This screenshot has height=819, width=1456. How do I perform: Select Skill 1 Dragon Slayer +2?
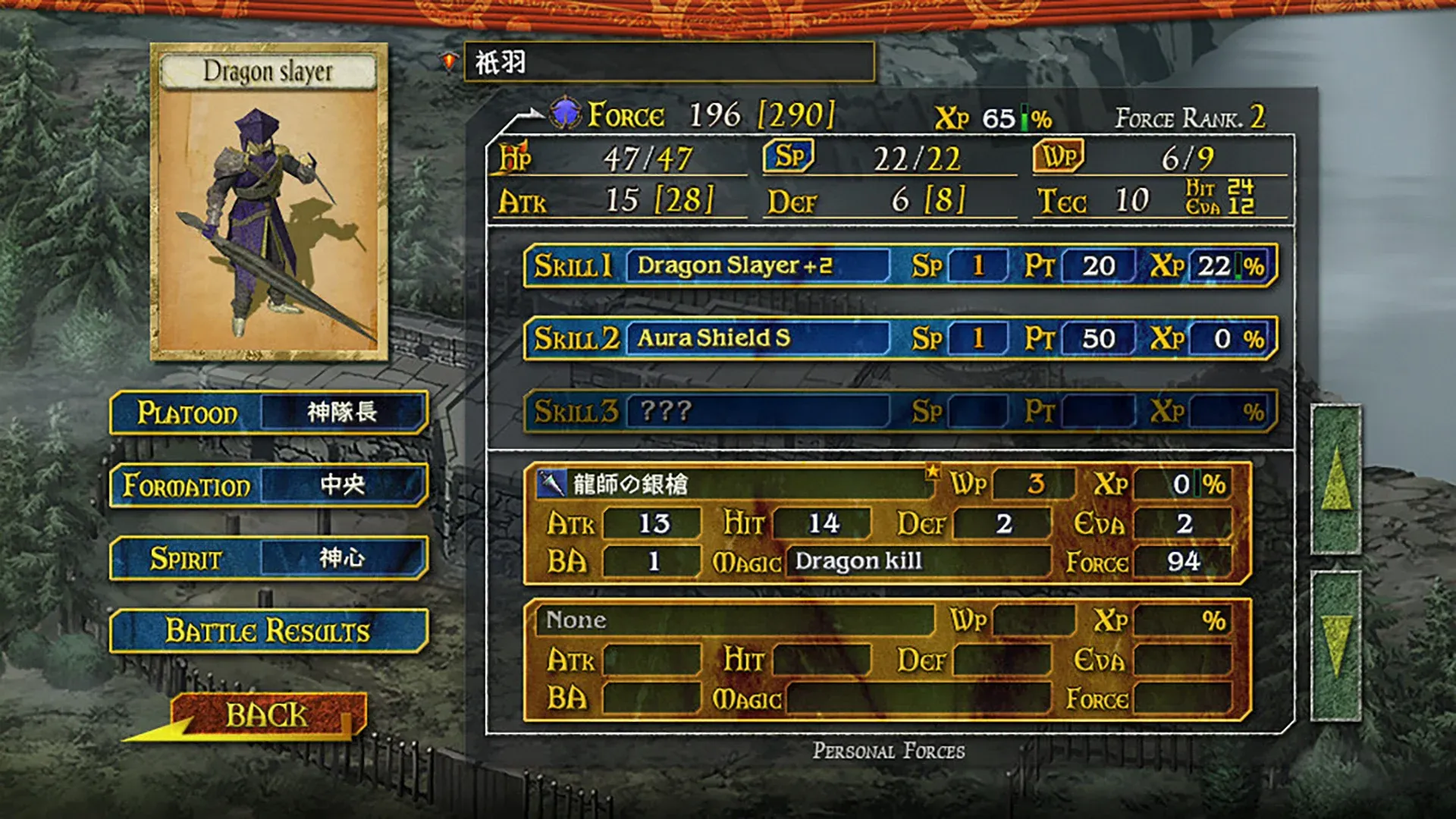click(899, 265)
